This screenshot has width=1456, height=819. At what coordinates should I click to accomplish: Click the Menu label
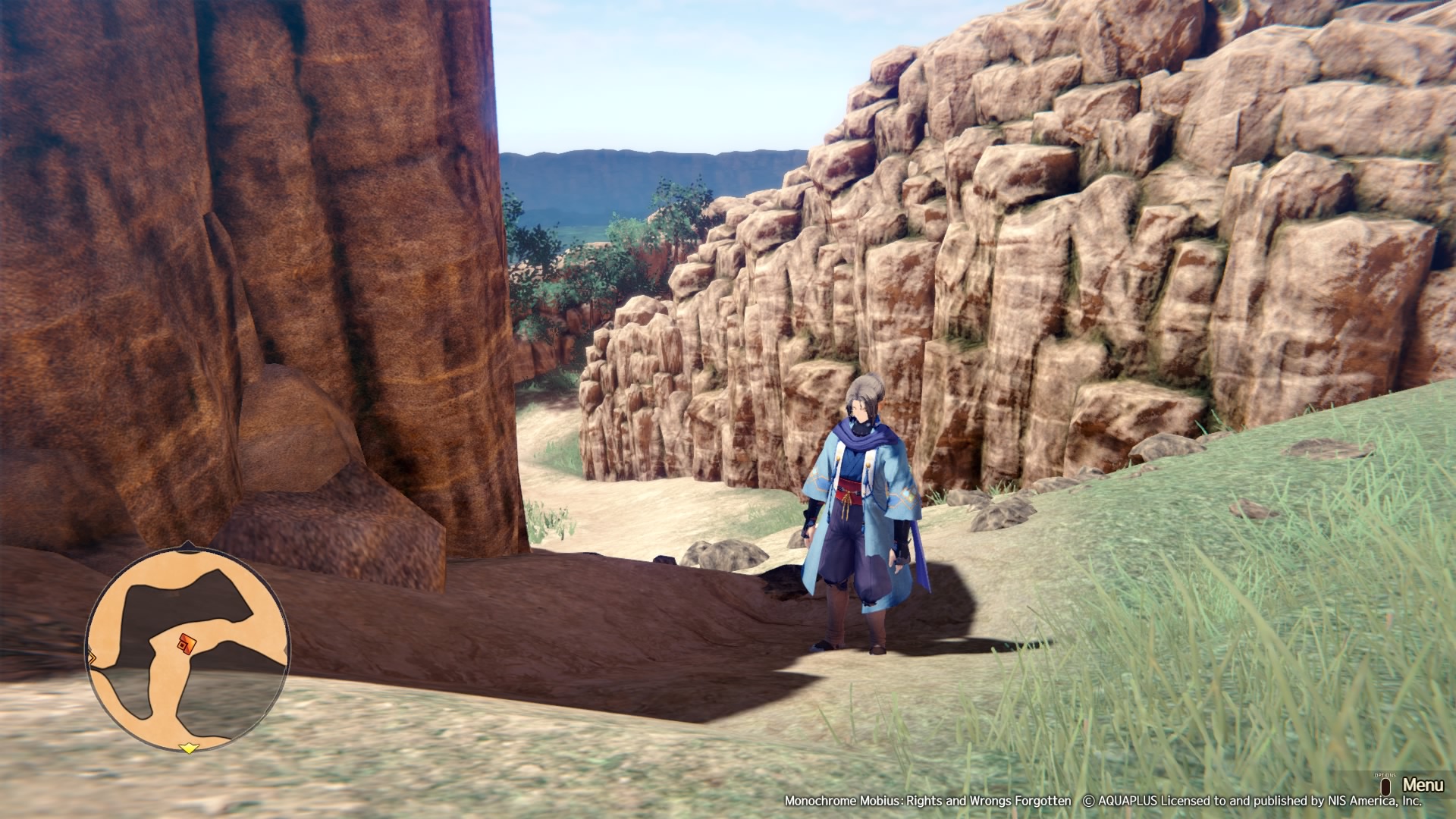[1422, 784]
